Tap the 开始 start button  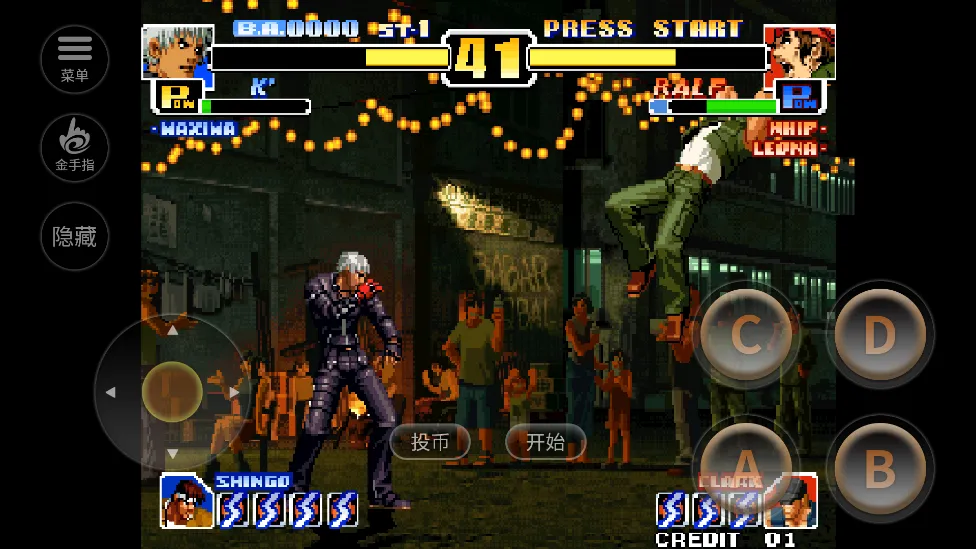coord(545,442)
